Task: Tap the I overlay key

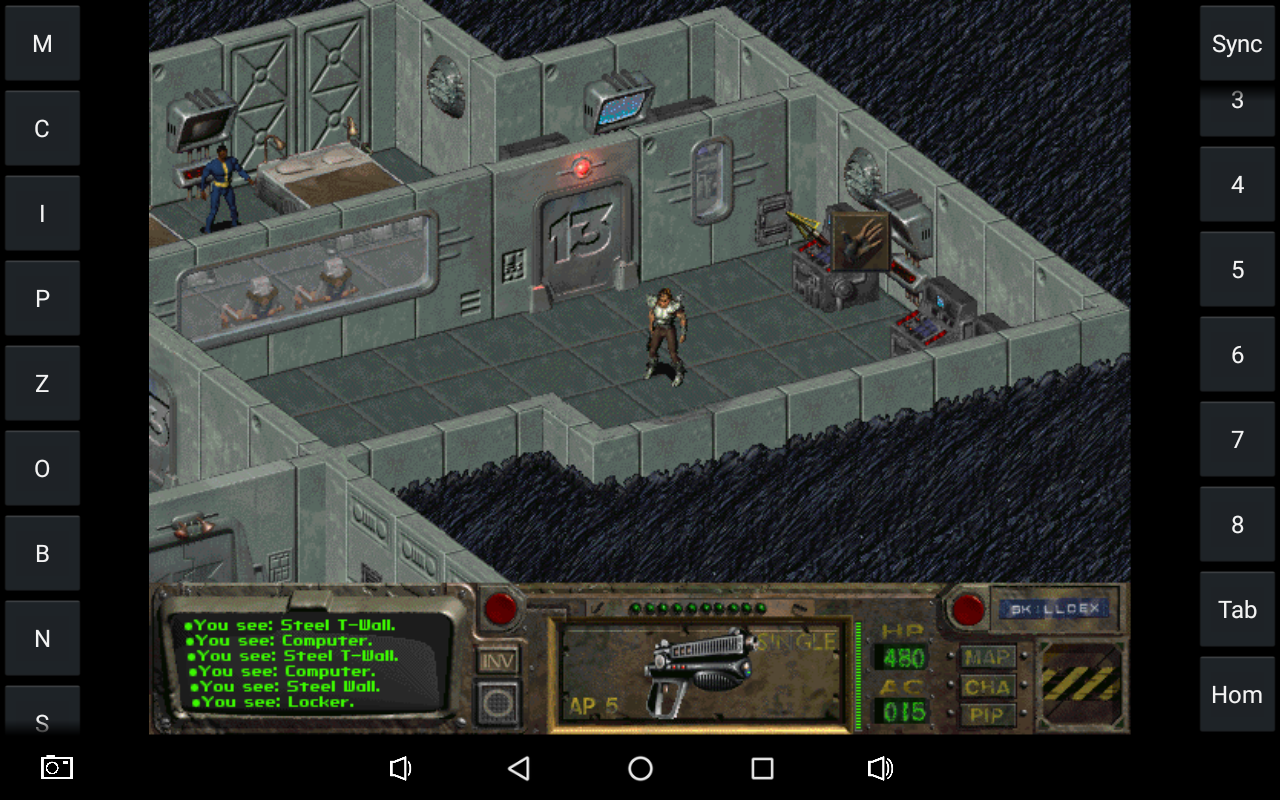Action: click(42, 214)
